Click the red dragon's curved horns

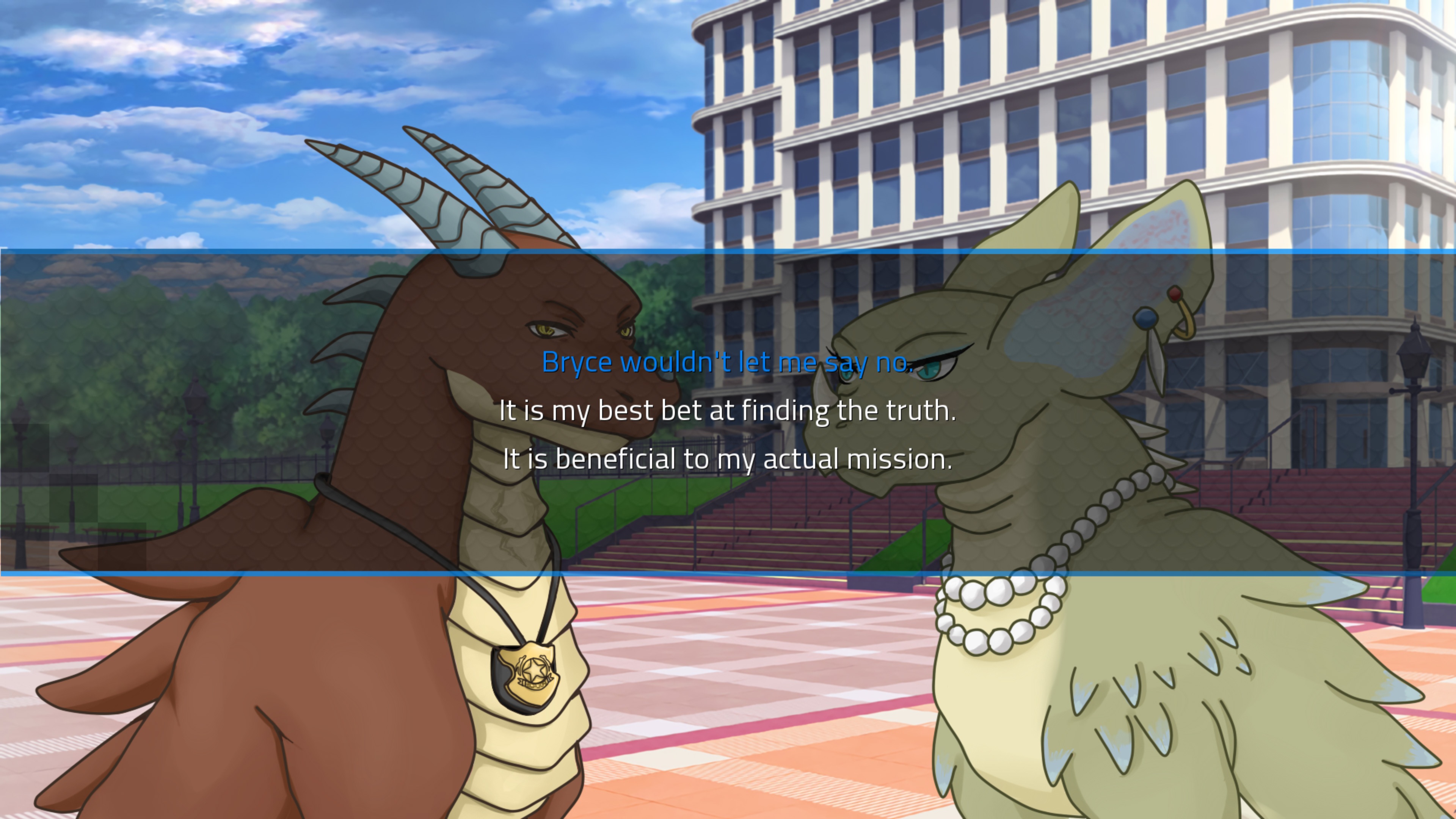447,187
